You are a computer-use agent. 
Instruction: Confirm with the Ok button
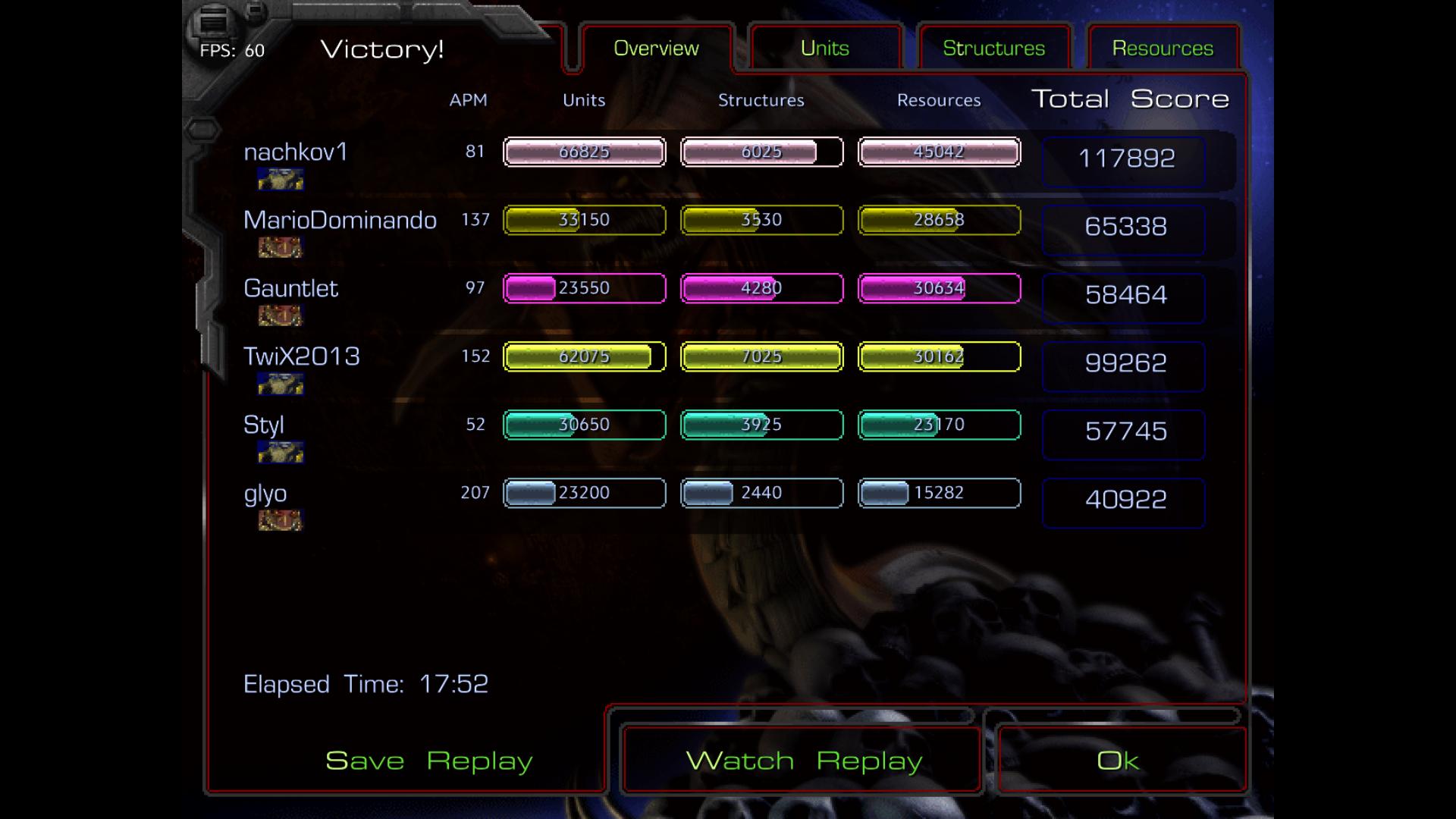click(1118, 761)
